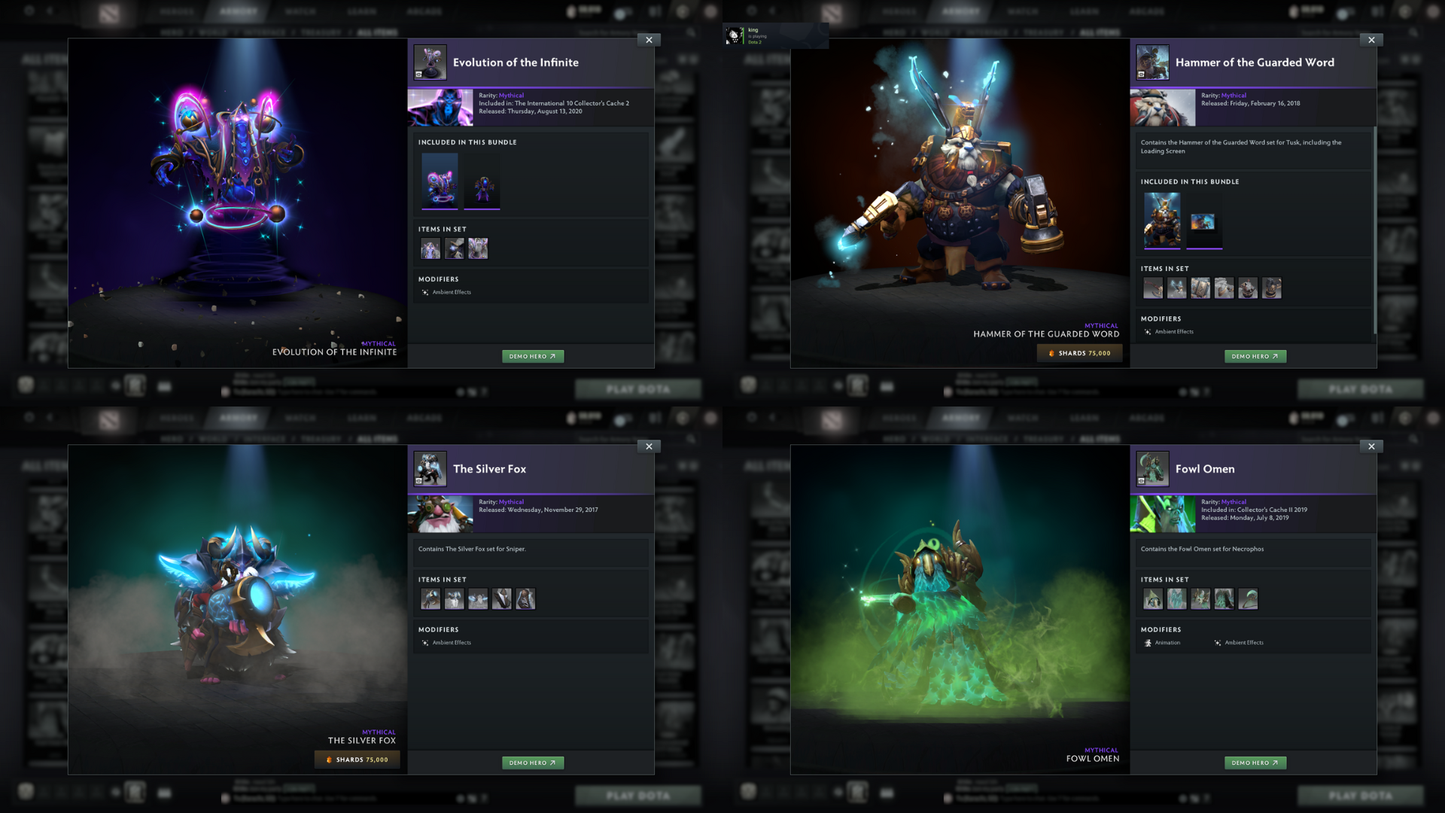Select the second bundle thumbnail in Hammer of the Guarded Word
Viewport: 1445px width, 813px height.
coord(1205,219)
